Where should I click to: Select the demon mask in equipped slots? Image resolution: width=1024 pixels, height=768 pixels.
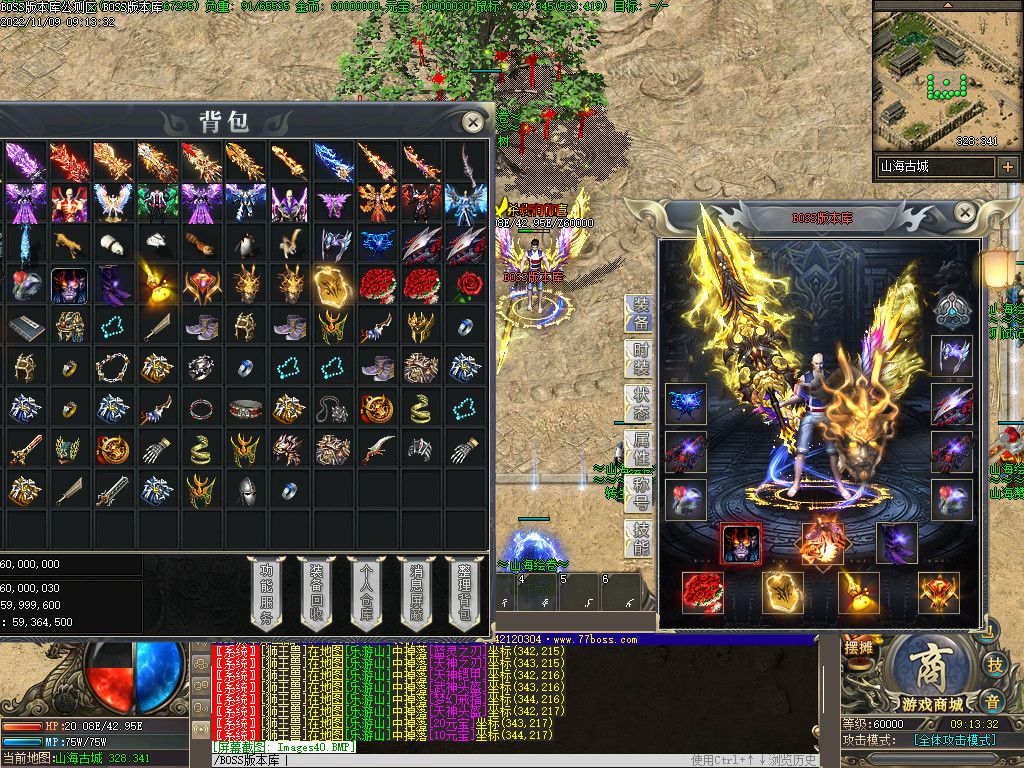point(741,543)
